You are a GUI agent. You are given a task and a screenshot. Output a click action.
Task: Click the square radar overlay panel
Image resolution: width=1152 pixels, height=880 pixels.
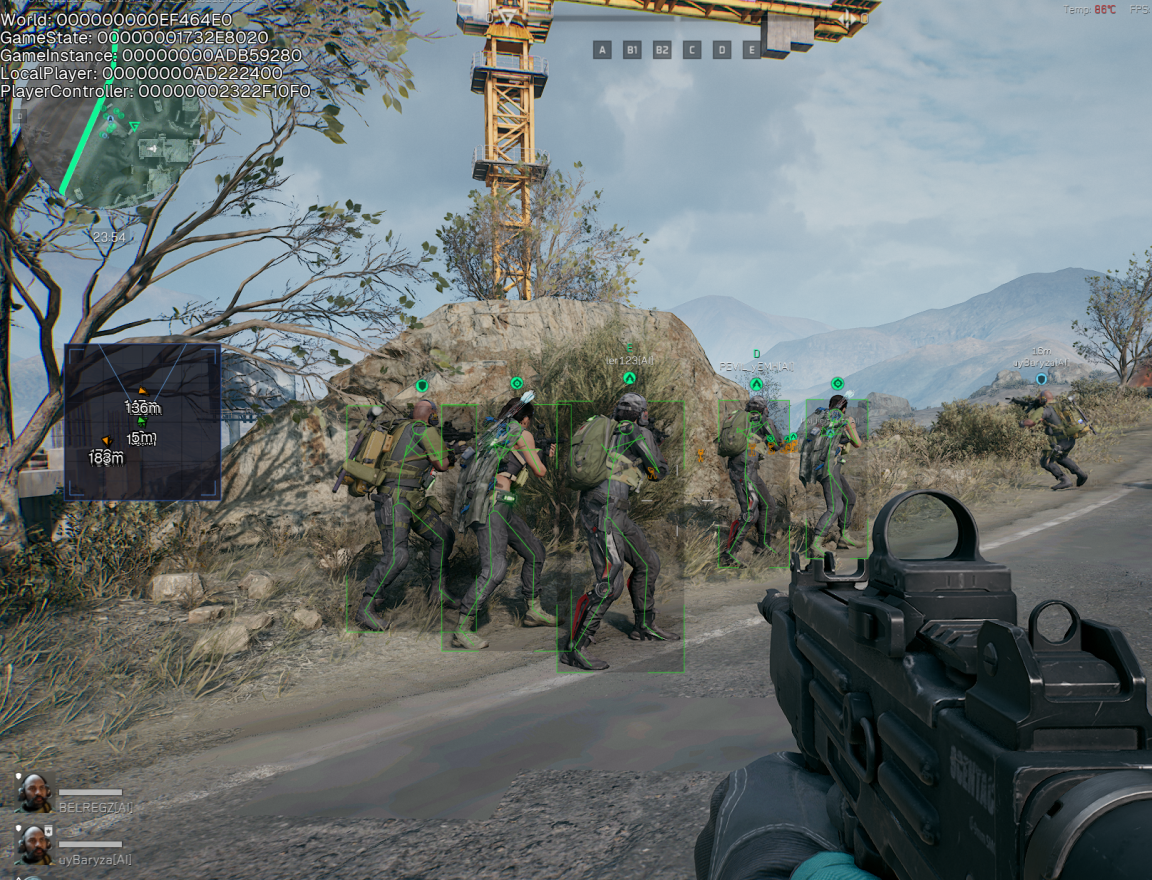coord(142,422)
